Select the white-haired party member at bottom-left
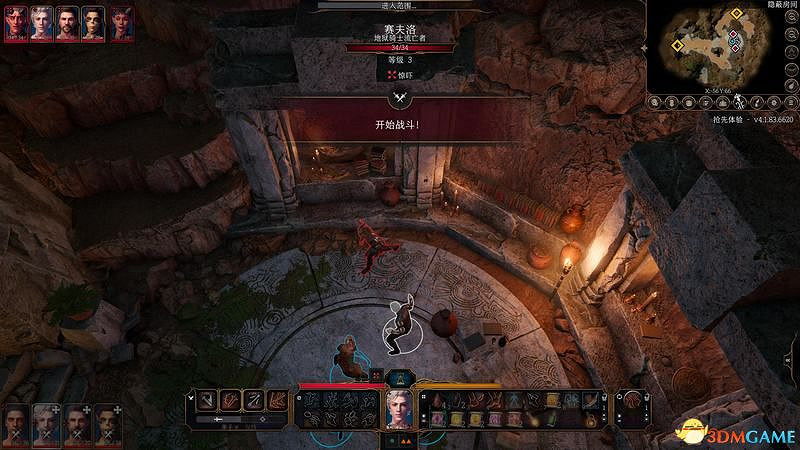The height and width of the screenshot is (450, 800). [46, 423]
